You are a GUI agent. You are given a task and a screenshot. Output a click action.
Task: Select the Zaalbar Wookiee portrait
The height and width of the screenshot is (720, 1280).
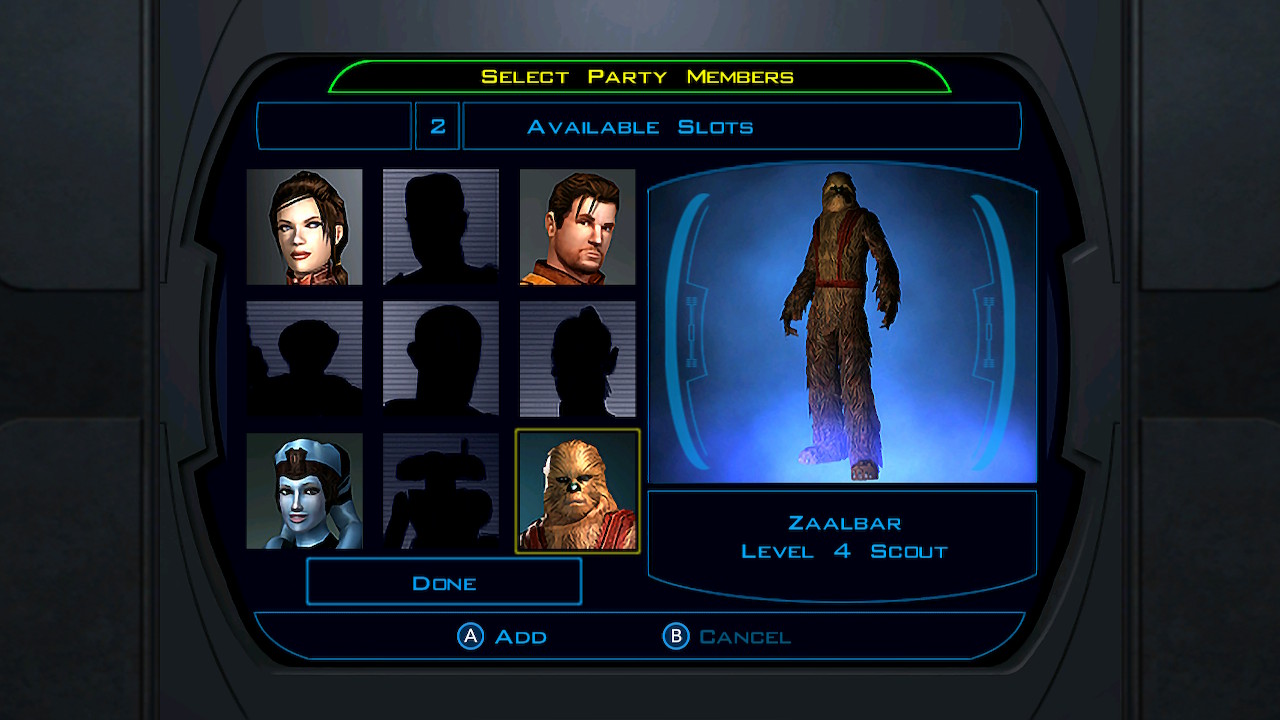tap(577, 491)
